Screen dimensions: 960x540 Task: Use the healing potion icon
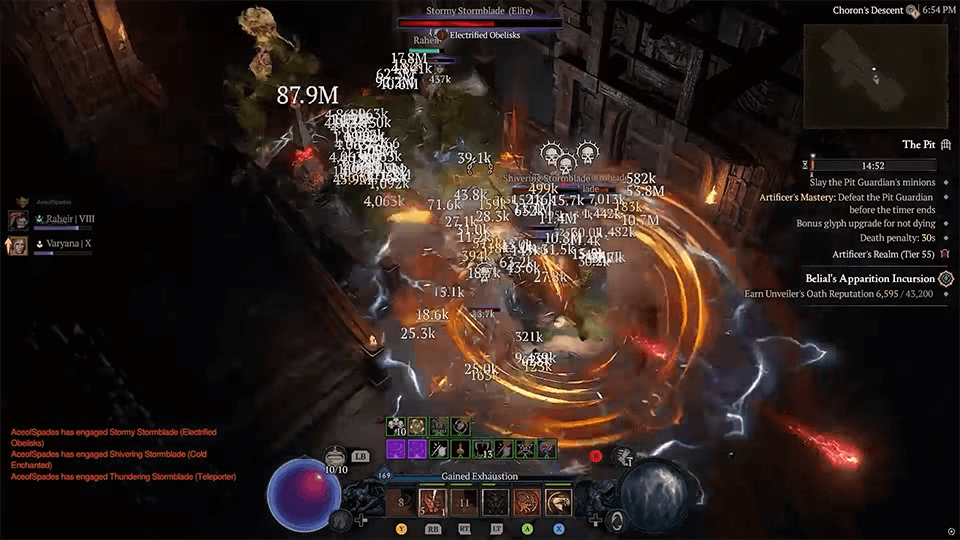(337, 456)
